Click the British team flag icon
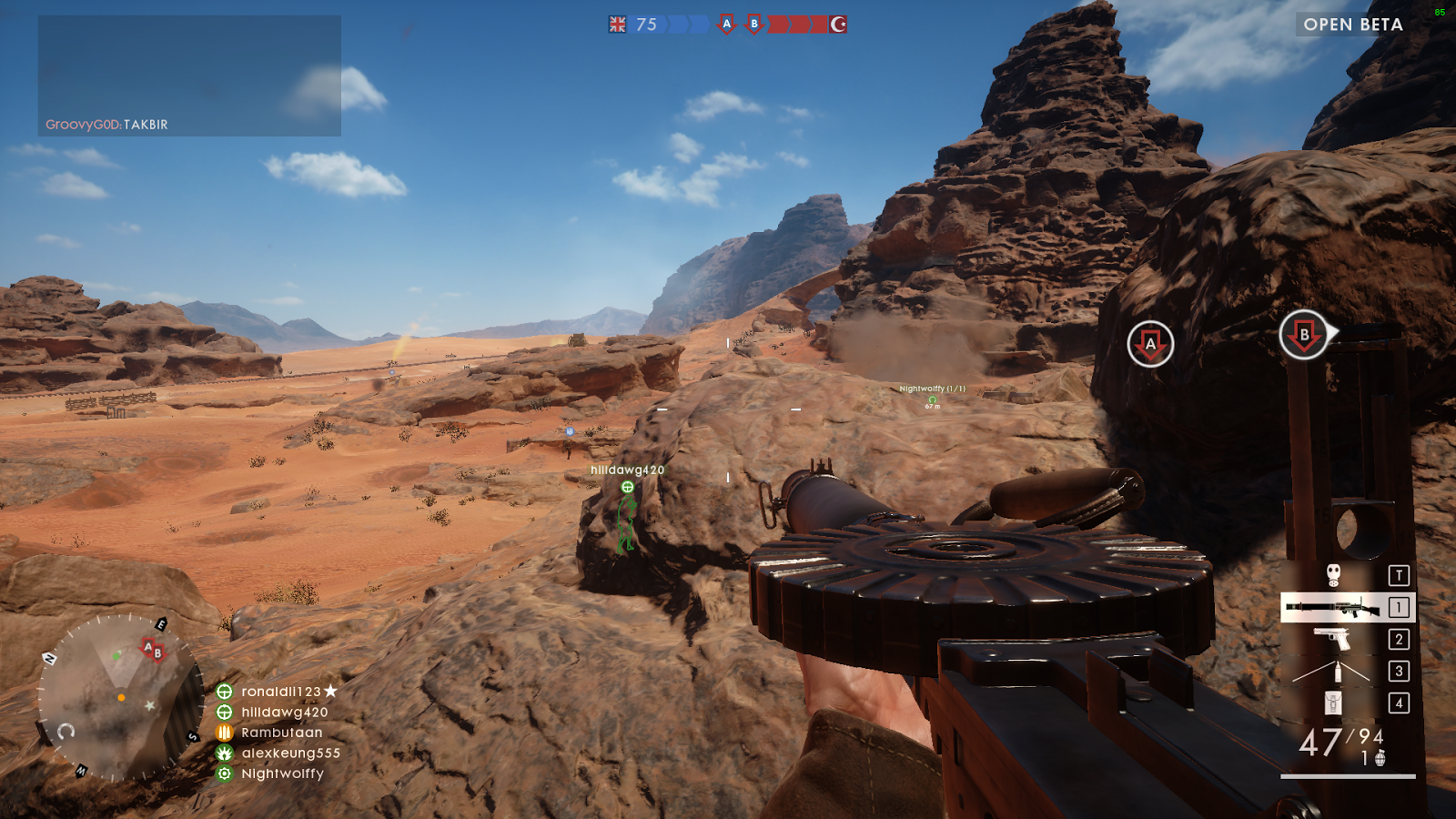 (x=618, y=25)
